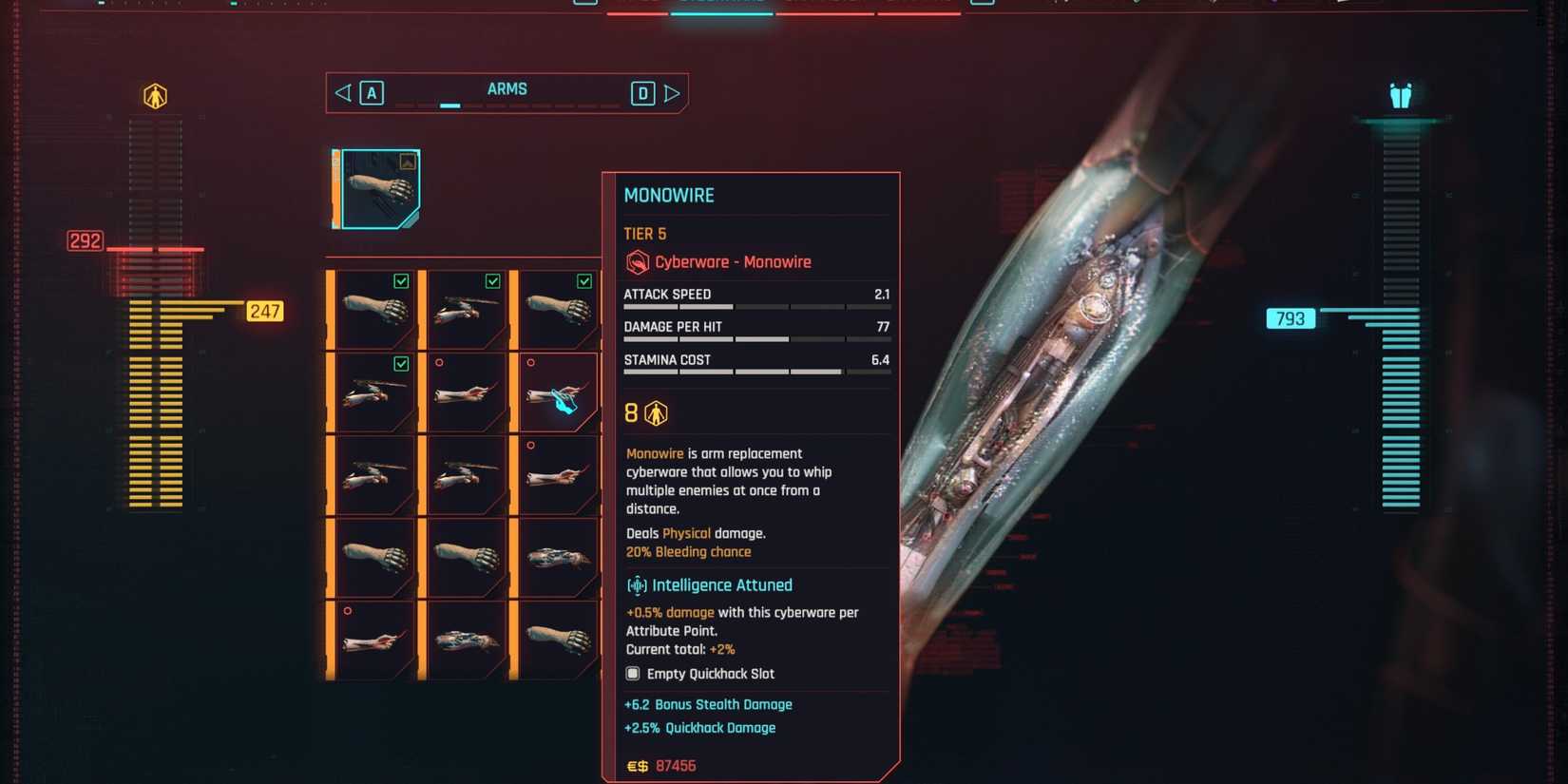
Task: Click the orange new-item dot on the highlighted monowire
Action: point(530,362)
